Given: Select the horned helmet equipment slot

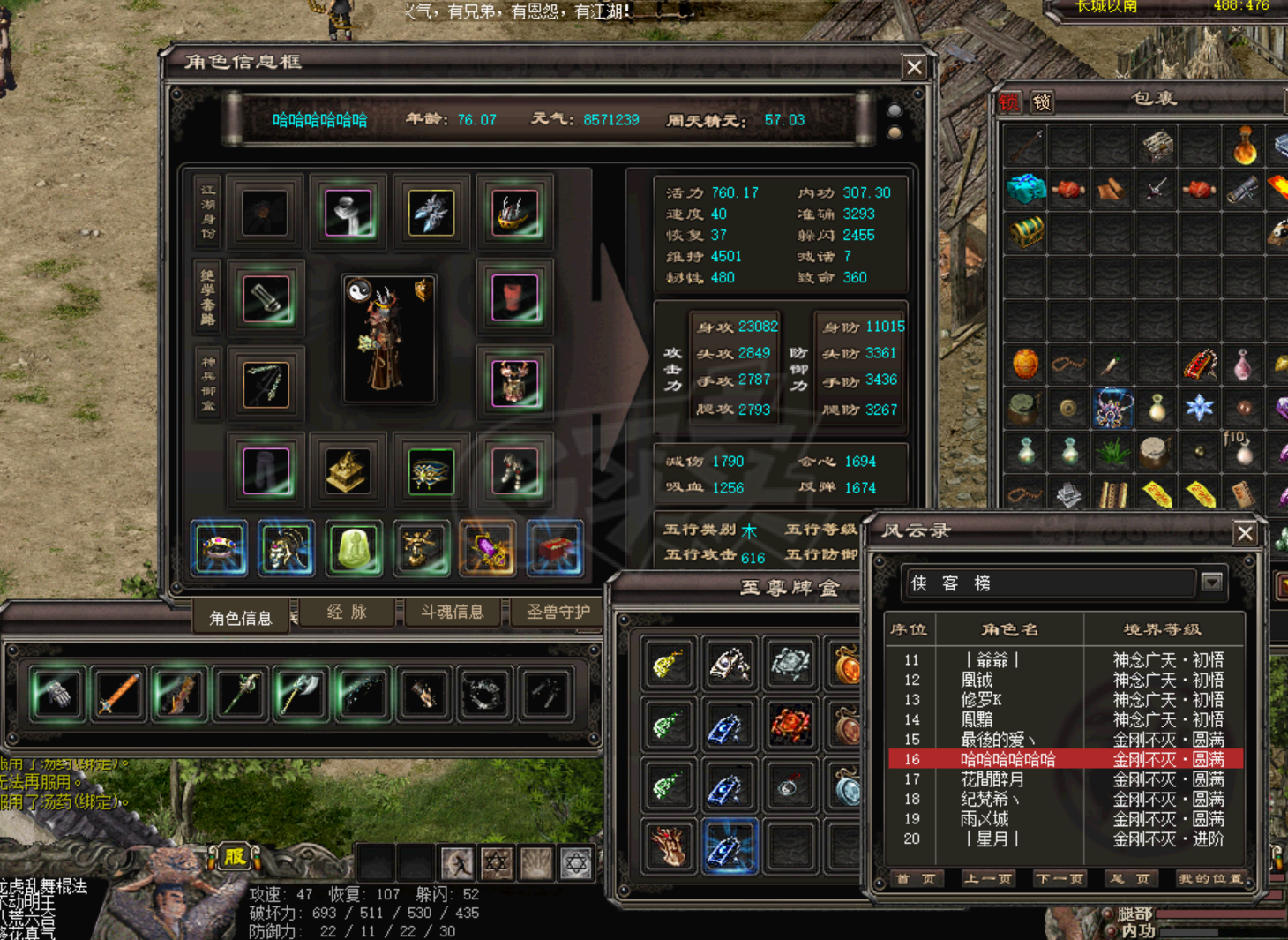Looking at the screenshot, I should coord(515,213).
